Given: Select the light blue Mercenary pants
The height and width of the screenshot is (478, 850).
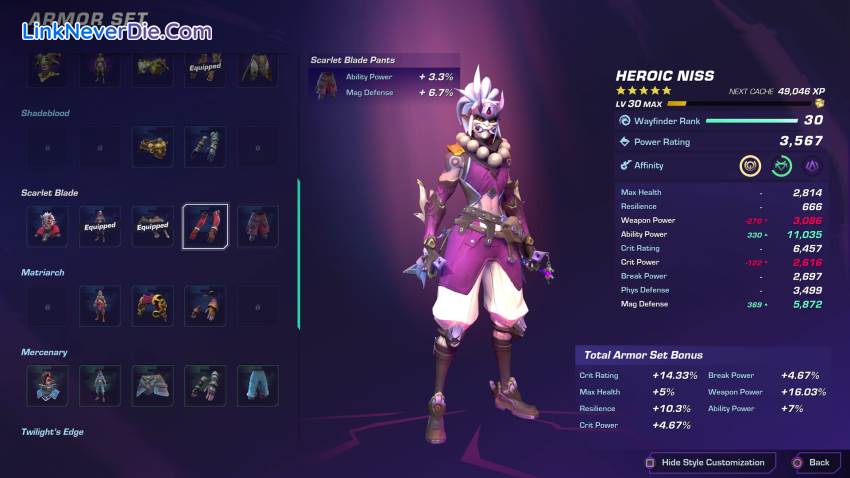Looking at the screenshot, I should [257, 385].
